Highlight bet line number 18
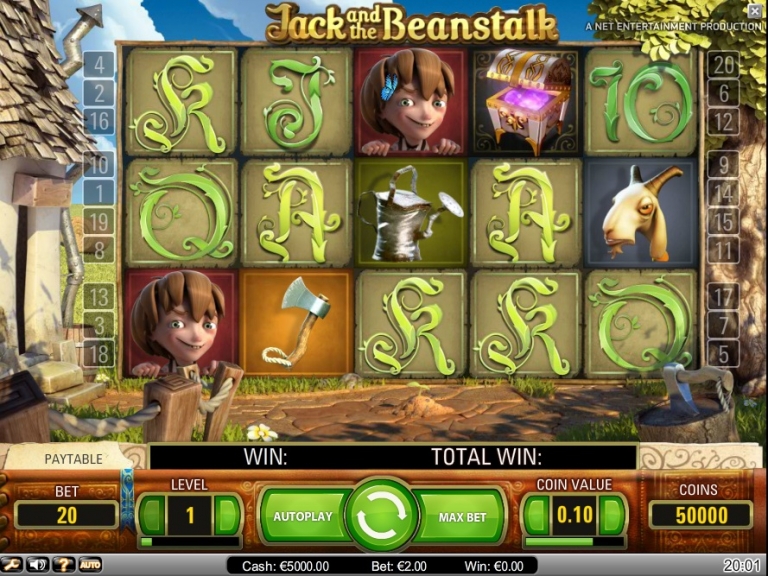 (99, 351)
